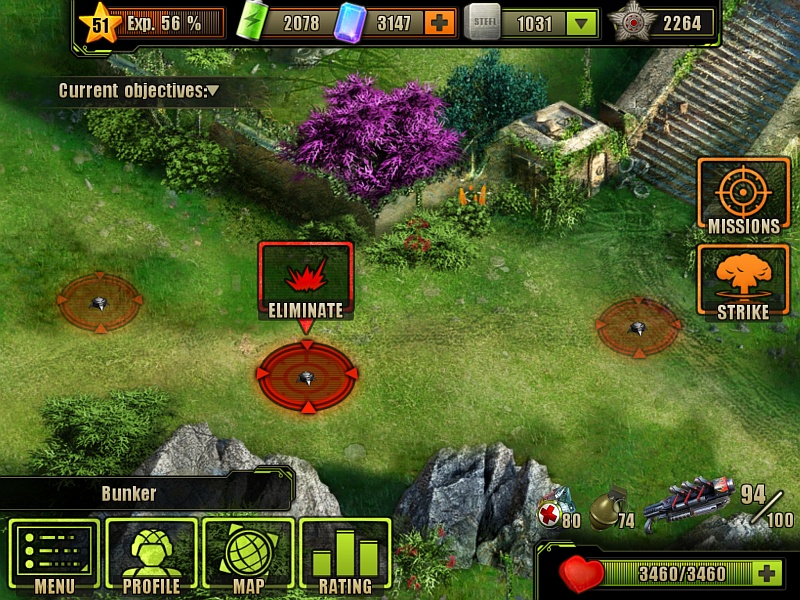Image resolution: width=800 pixels, height=600 pixels.
Task: Click the level 51 star badge
Action: click(x=100, y=24)
